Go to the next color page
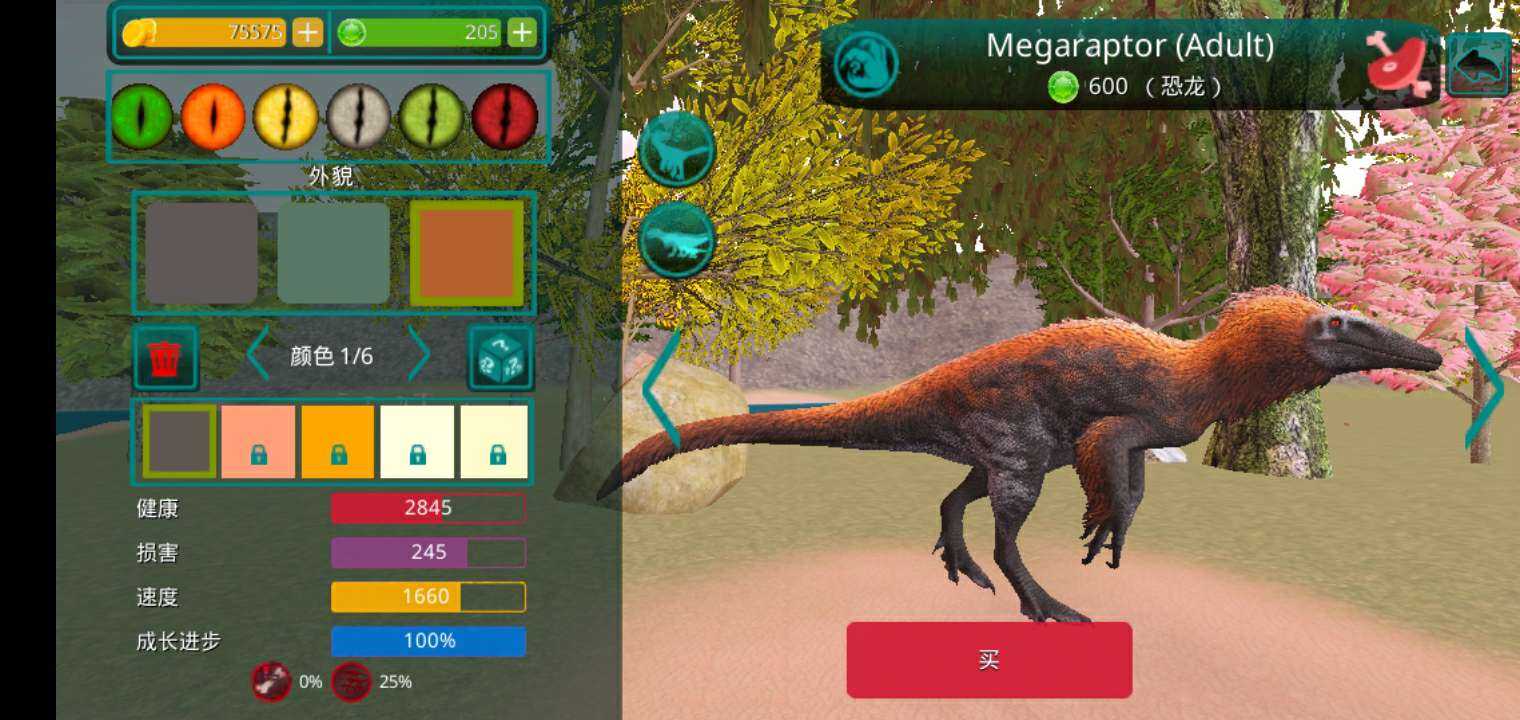 (x=420, y=355)
